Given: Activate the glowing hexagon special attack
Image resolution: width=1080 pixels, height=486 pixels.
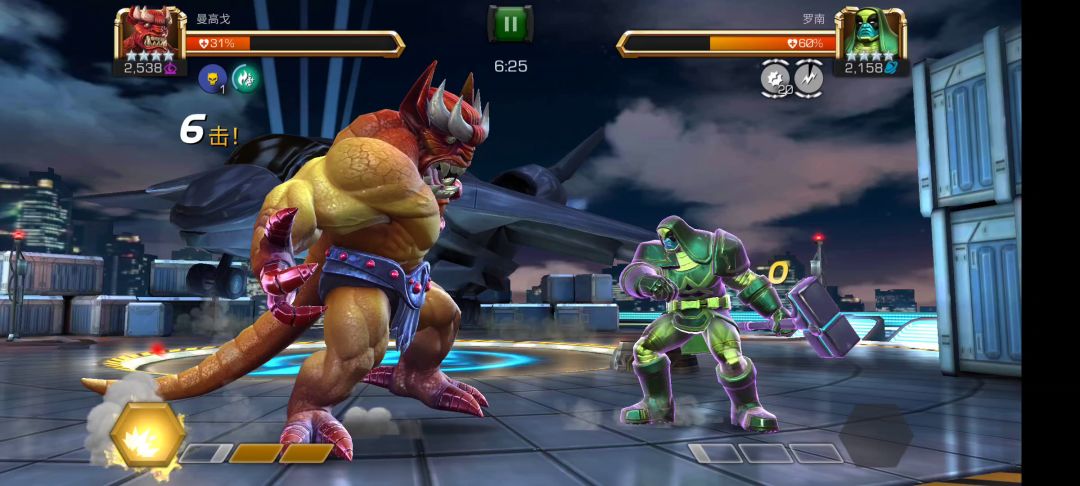Looking at the screenshot, I should click(148, 435).
